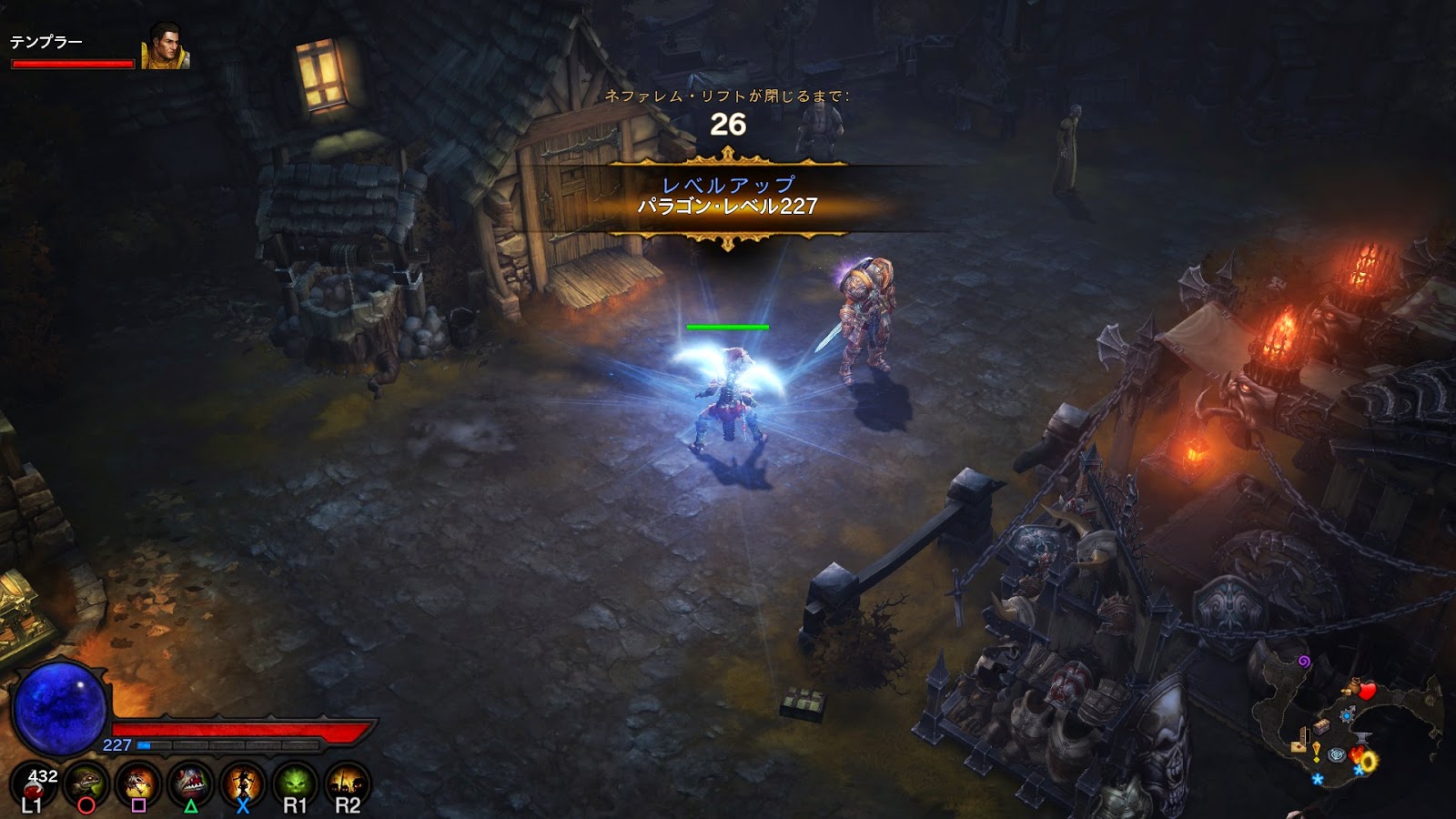This screenshot has width=1456, height=819.
Task: Click the red heart healer icon on the minimap
Action: point(1366,691)
